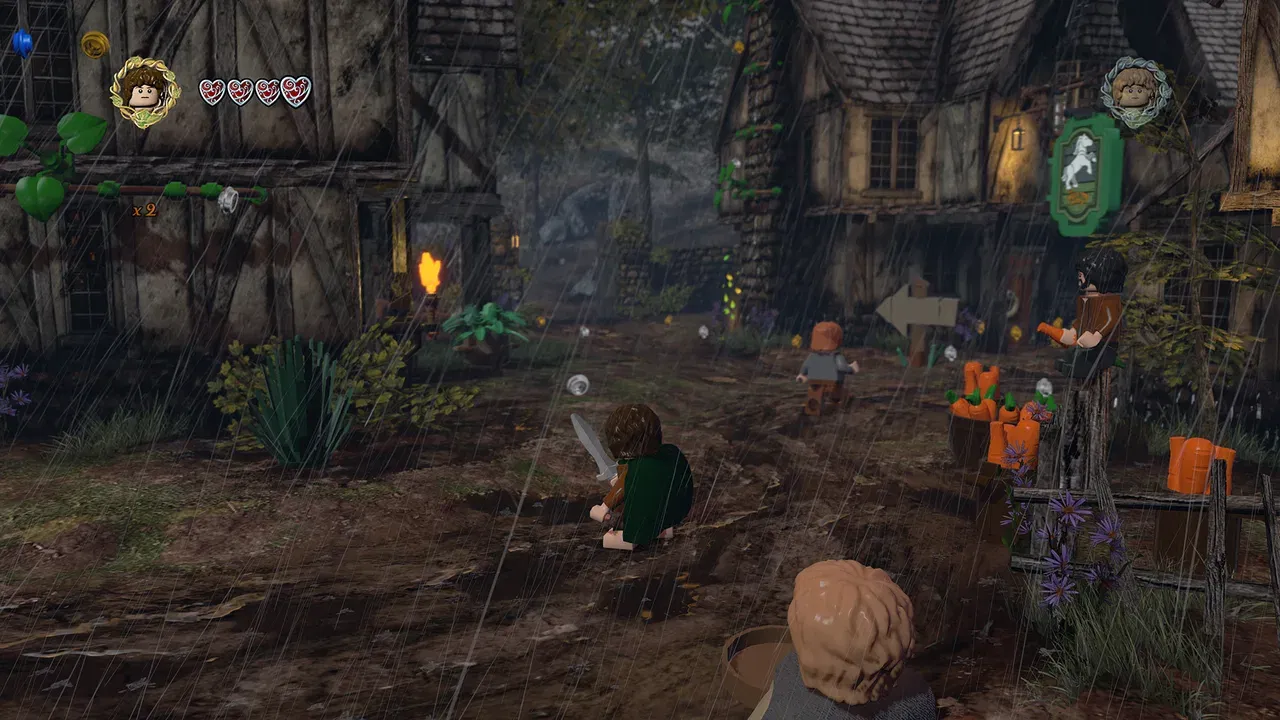Click the gold stud near the top-left
Screen dimensions: 1280x720
click(x=95, y=45)
